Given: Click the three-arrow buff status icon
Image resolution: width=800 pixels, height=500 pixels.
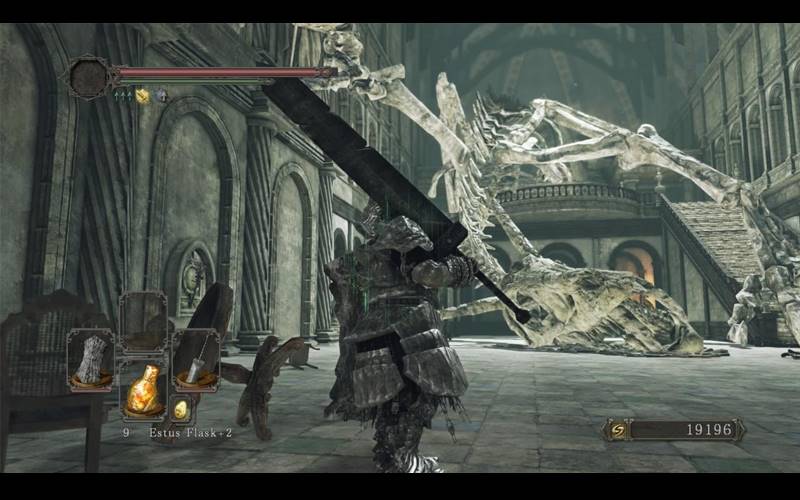Looking at the screenshot, I should click(x=122, y=96).
